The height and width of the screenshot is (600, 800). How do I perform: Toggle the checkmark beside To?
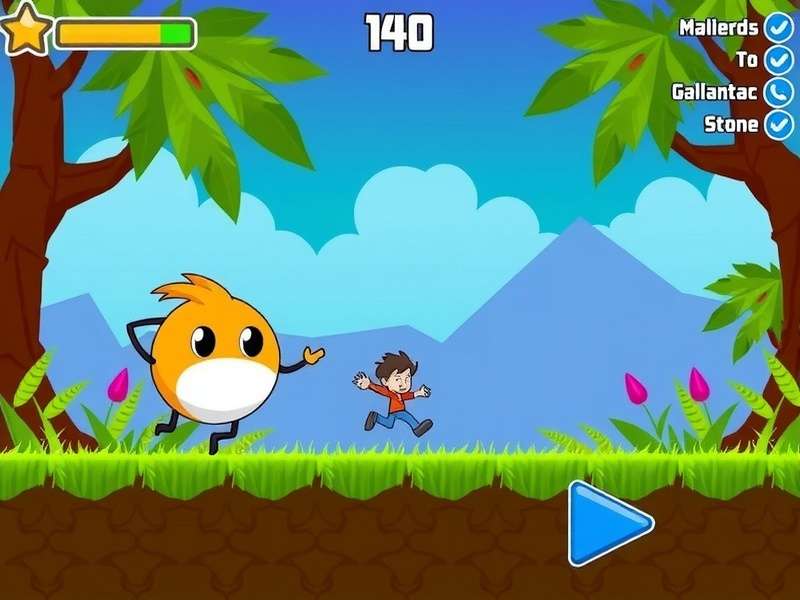[x=778, y=60]
